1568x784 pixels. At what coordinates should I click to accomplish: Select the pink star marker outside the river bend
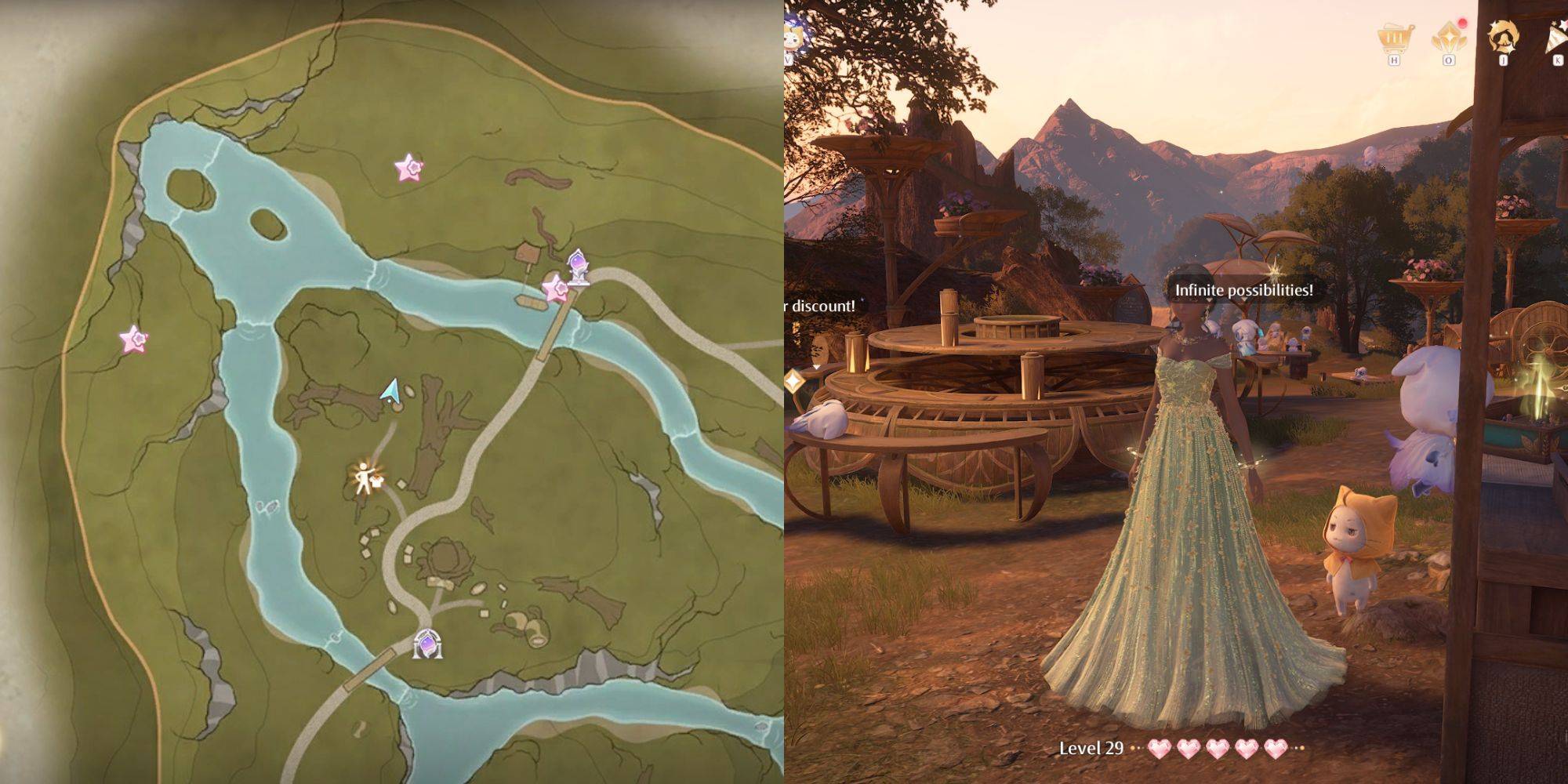pyautogui.click(x=133, y=339)
